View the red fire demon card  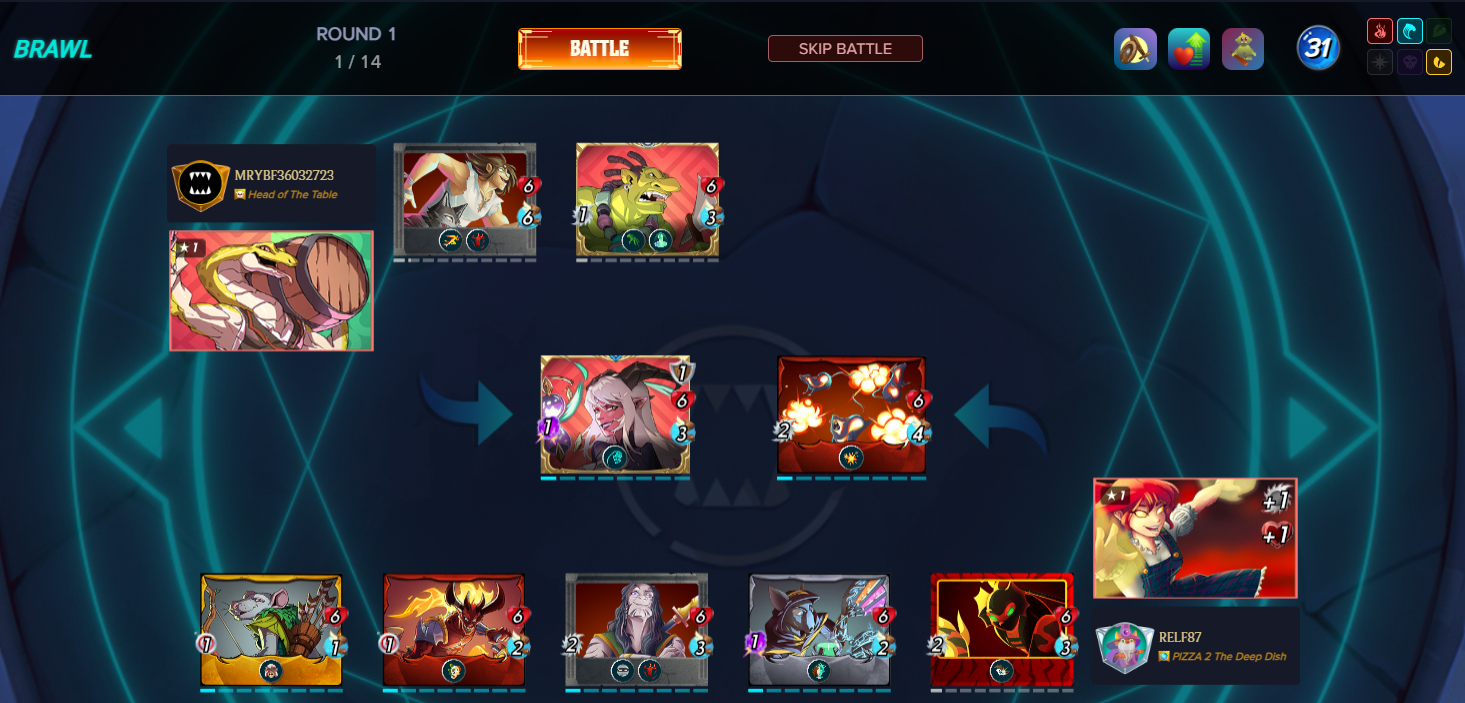coord(454,630)
